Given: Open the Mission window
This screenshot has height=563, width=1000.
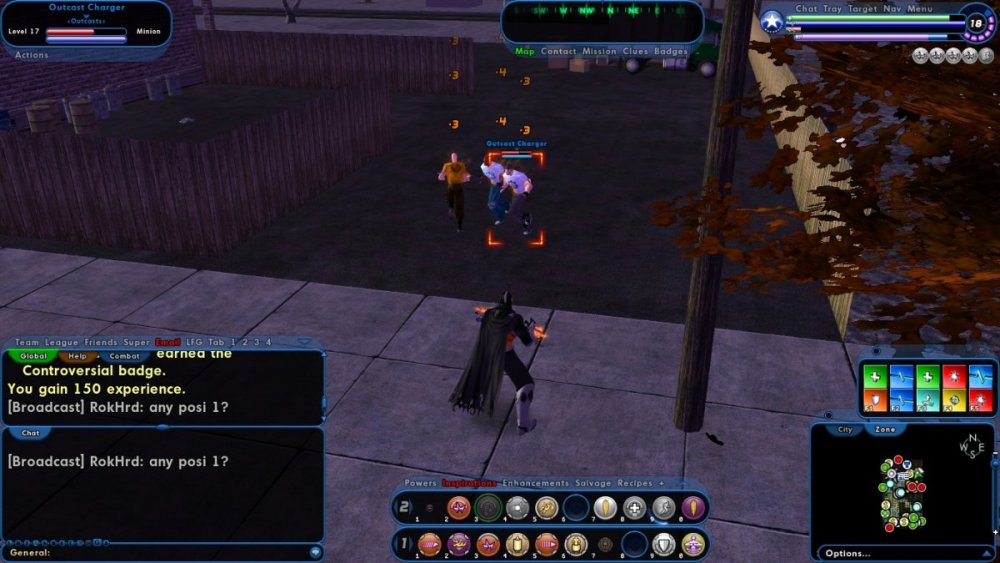Looking at the screenshot, I should [x=600, y=51].
